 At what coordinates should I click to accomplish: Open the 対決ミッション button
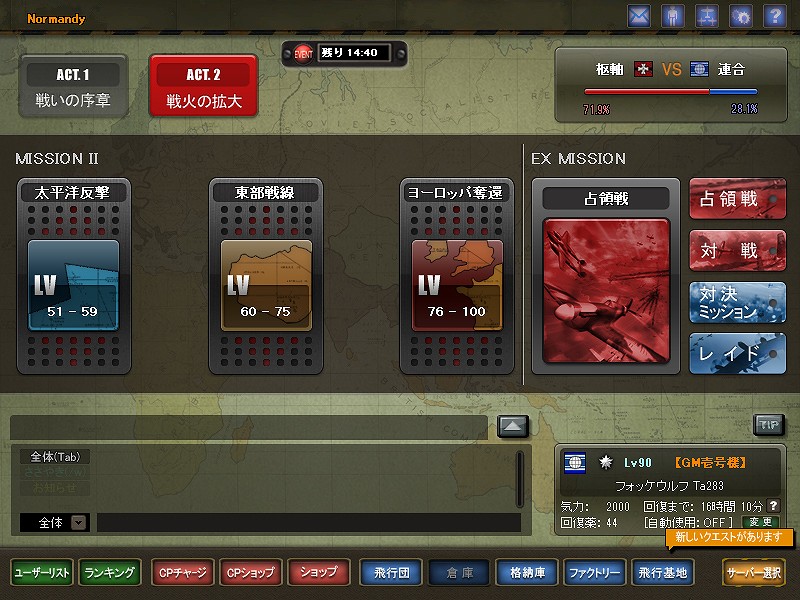(736, 302)
